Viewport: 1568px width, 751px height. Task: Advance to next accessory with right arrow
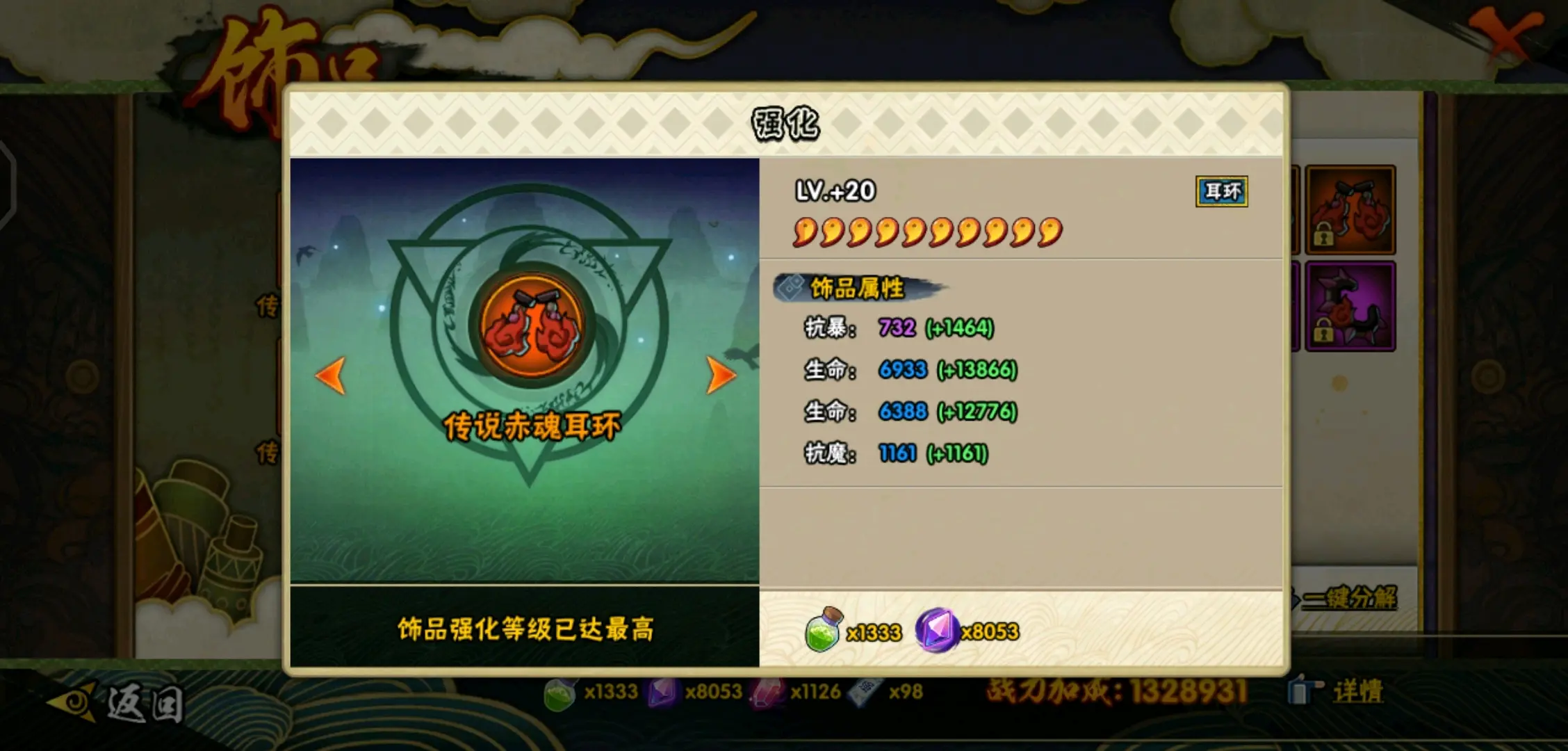723,374
